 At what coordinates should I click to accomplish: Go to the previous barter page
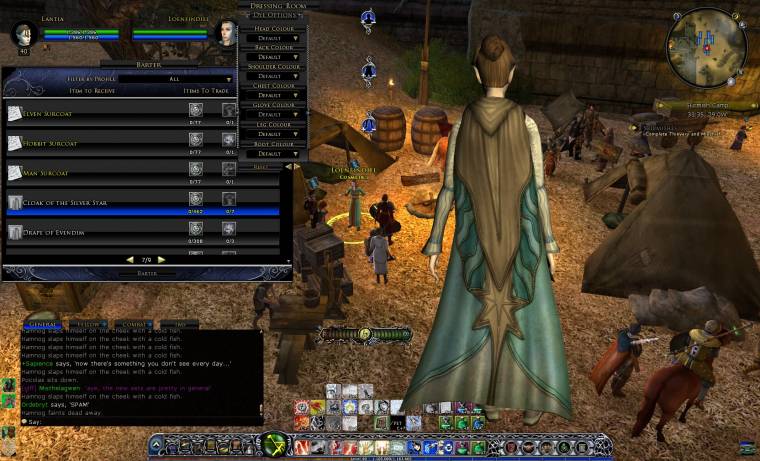(x=128, y=259)
